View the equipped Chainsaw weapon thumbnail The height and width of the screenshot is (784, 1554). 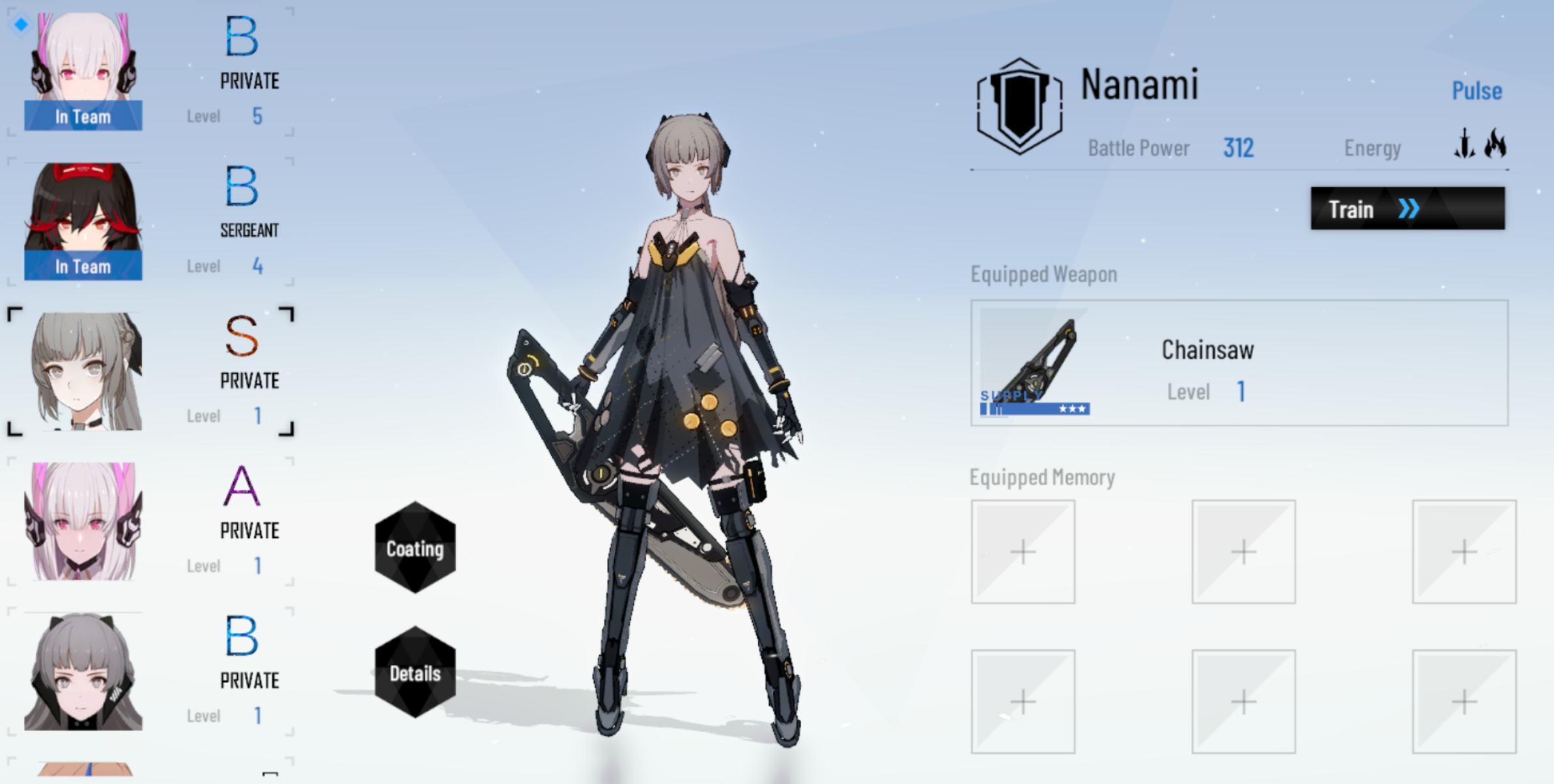tap(1036, 365)
